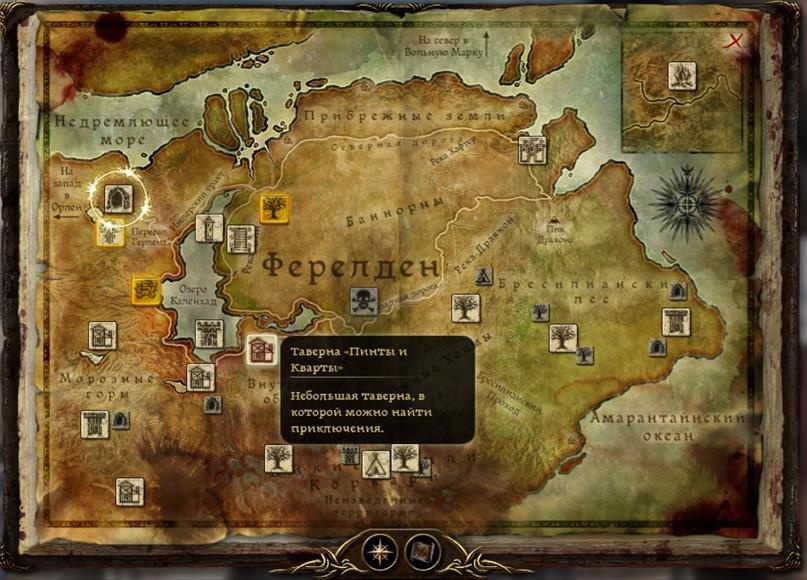The width and height of the screenshot is (807, 580).
Task: Travel to the «Пинты и Кварты» tavern marker
Action: tap(262, 350)
